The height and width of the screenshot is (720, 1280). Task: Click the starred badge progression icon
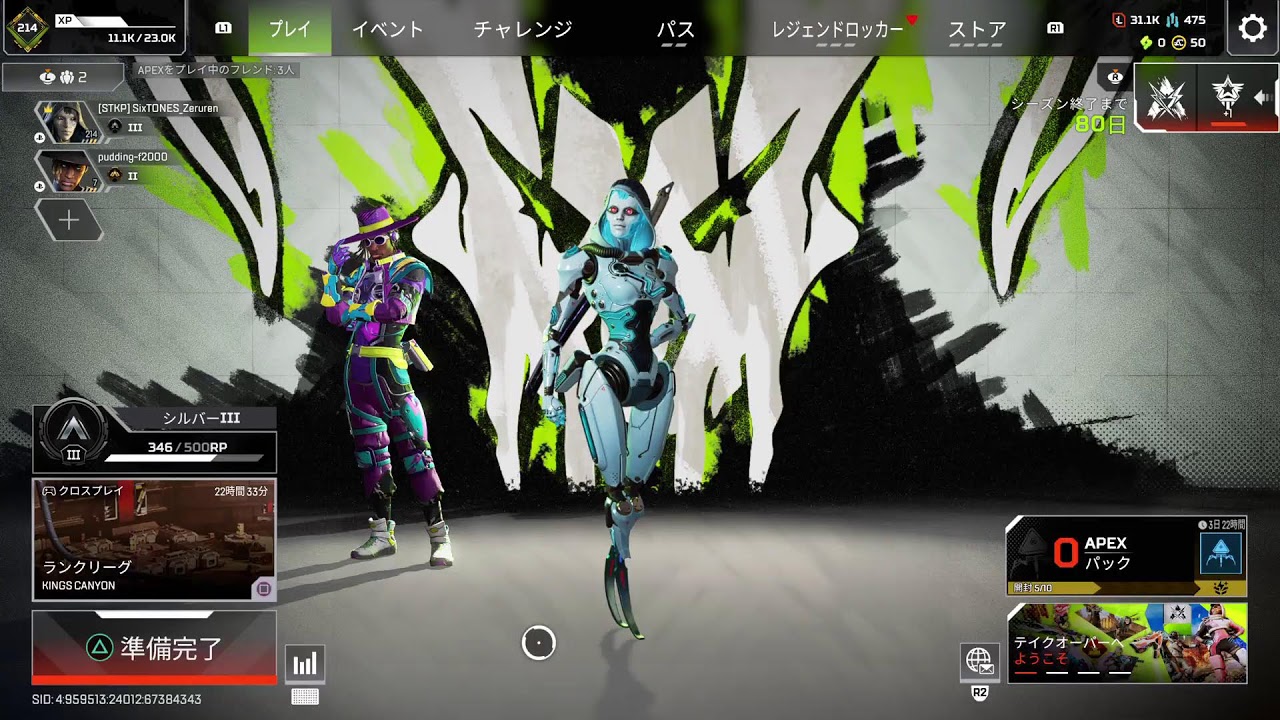pyautogui.click(x=1227, y=98)
